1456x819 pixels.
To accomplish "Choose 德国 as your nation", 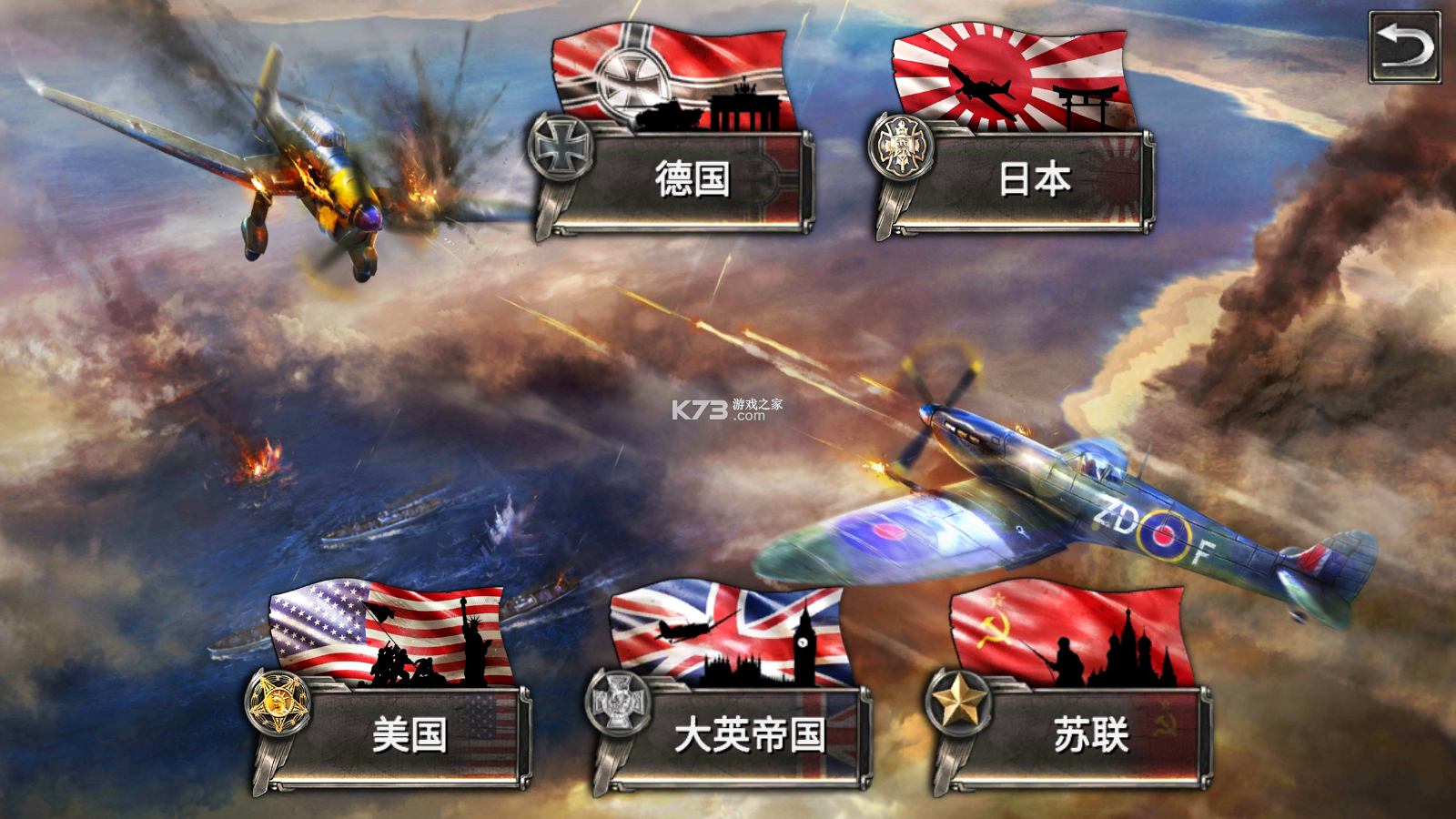I will click(x=692, y=177).
